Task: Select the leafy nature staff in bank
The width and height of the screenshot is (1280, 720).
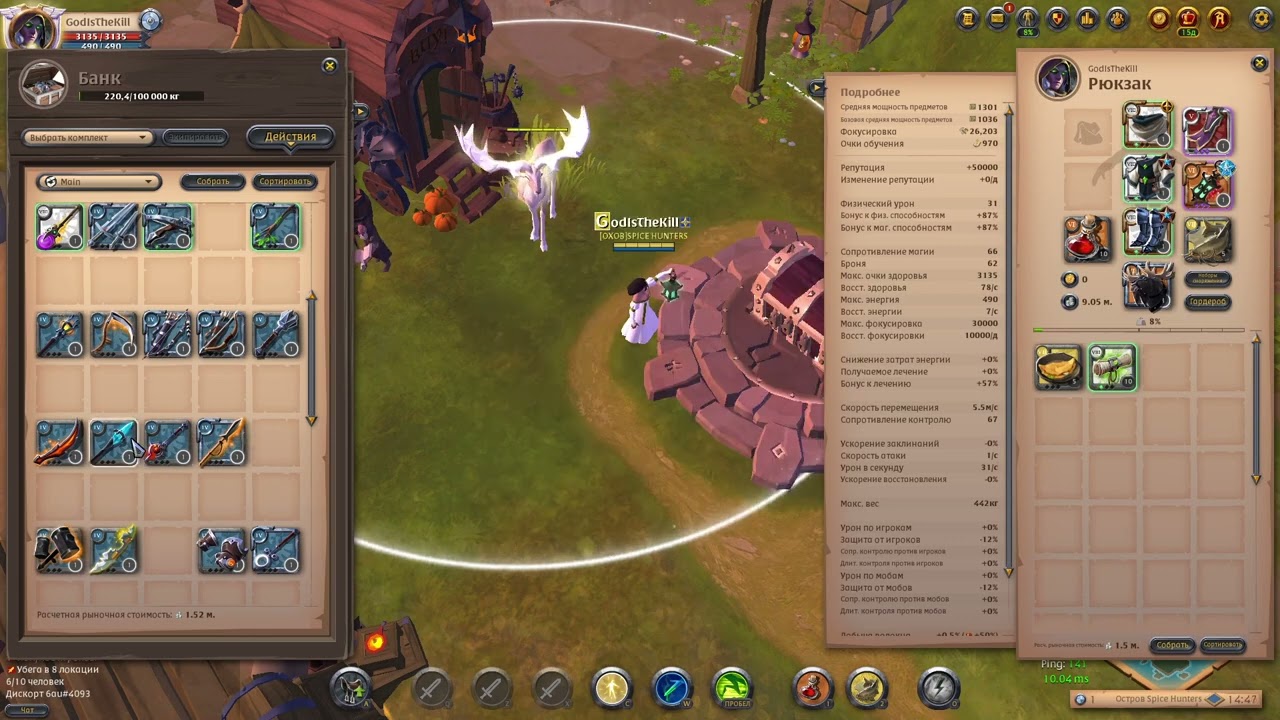Action: pyautogui.click(x=275, y=227)
